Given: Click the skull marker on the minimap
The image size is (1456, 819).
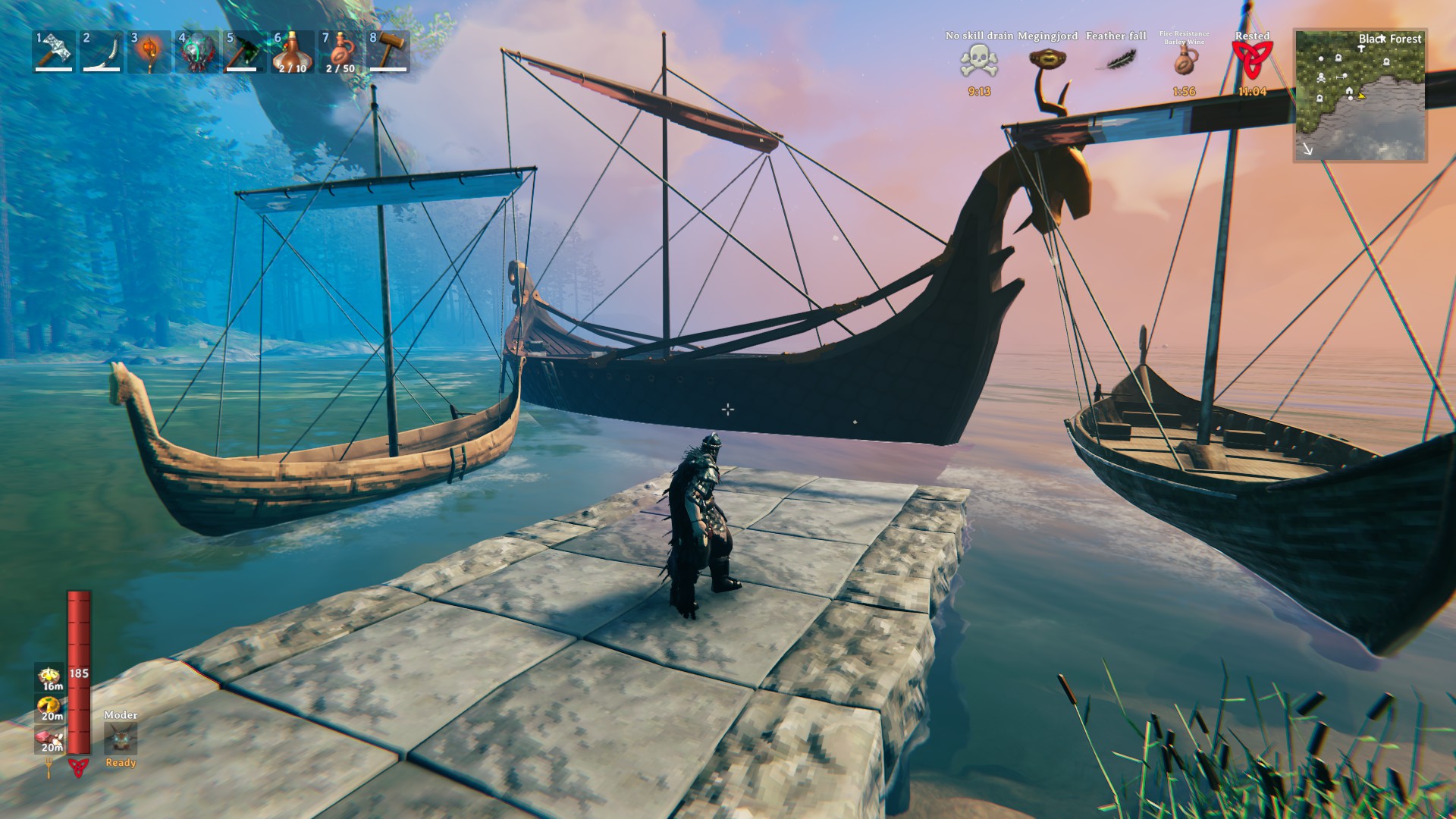Looking at the screenshot, I should (1321, 77).
